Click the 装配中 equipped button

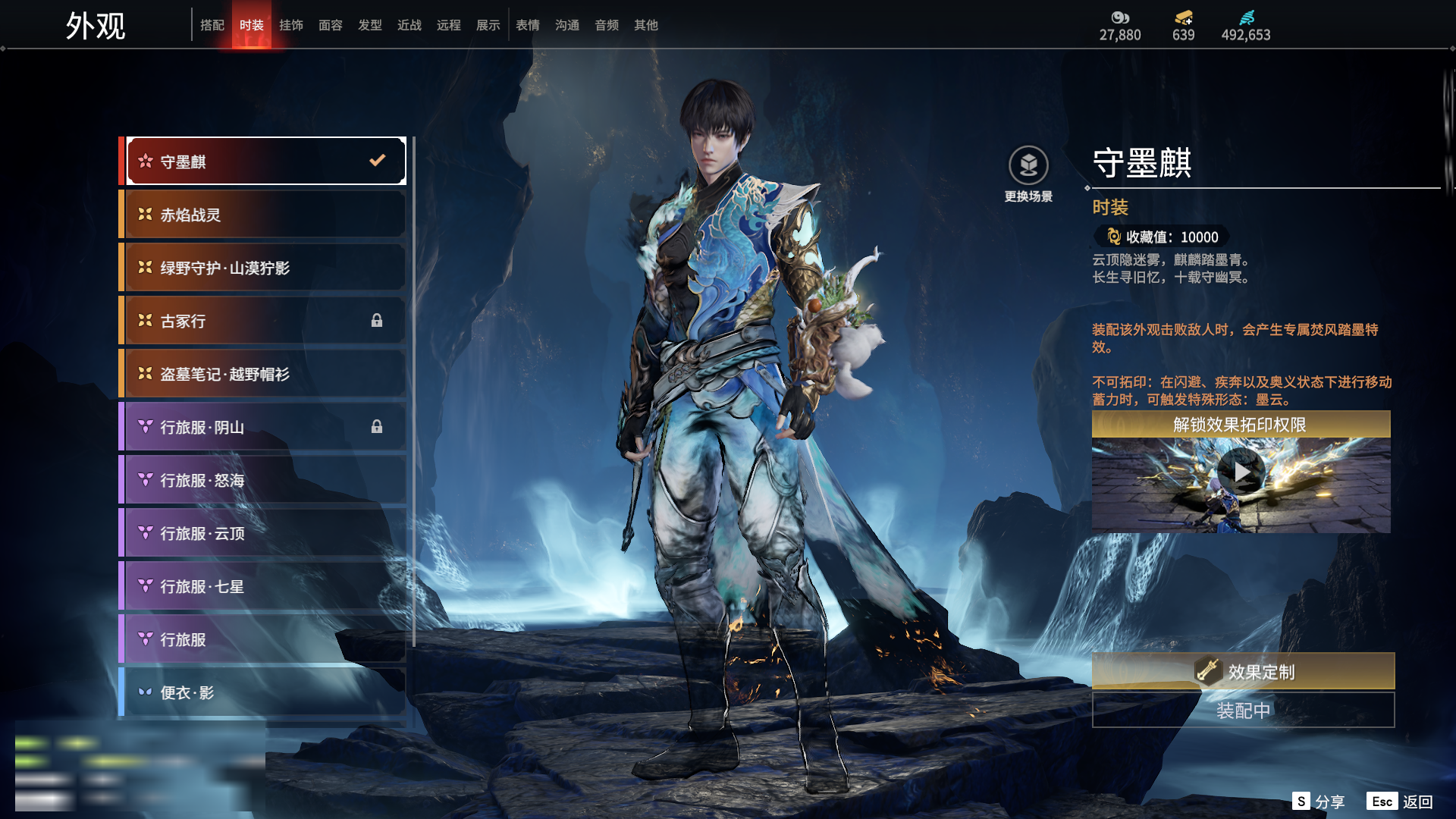pyautogui.click(x=1243, y=711)
